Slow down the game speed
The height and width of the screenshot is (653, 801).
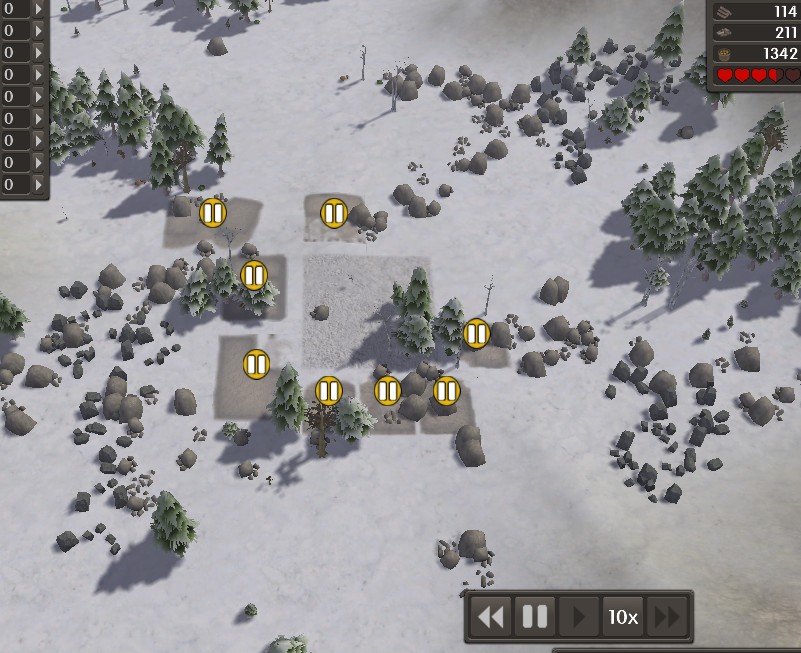491,617
